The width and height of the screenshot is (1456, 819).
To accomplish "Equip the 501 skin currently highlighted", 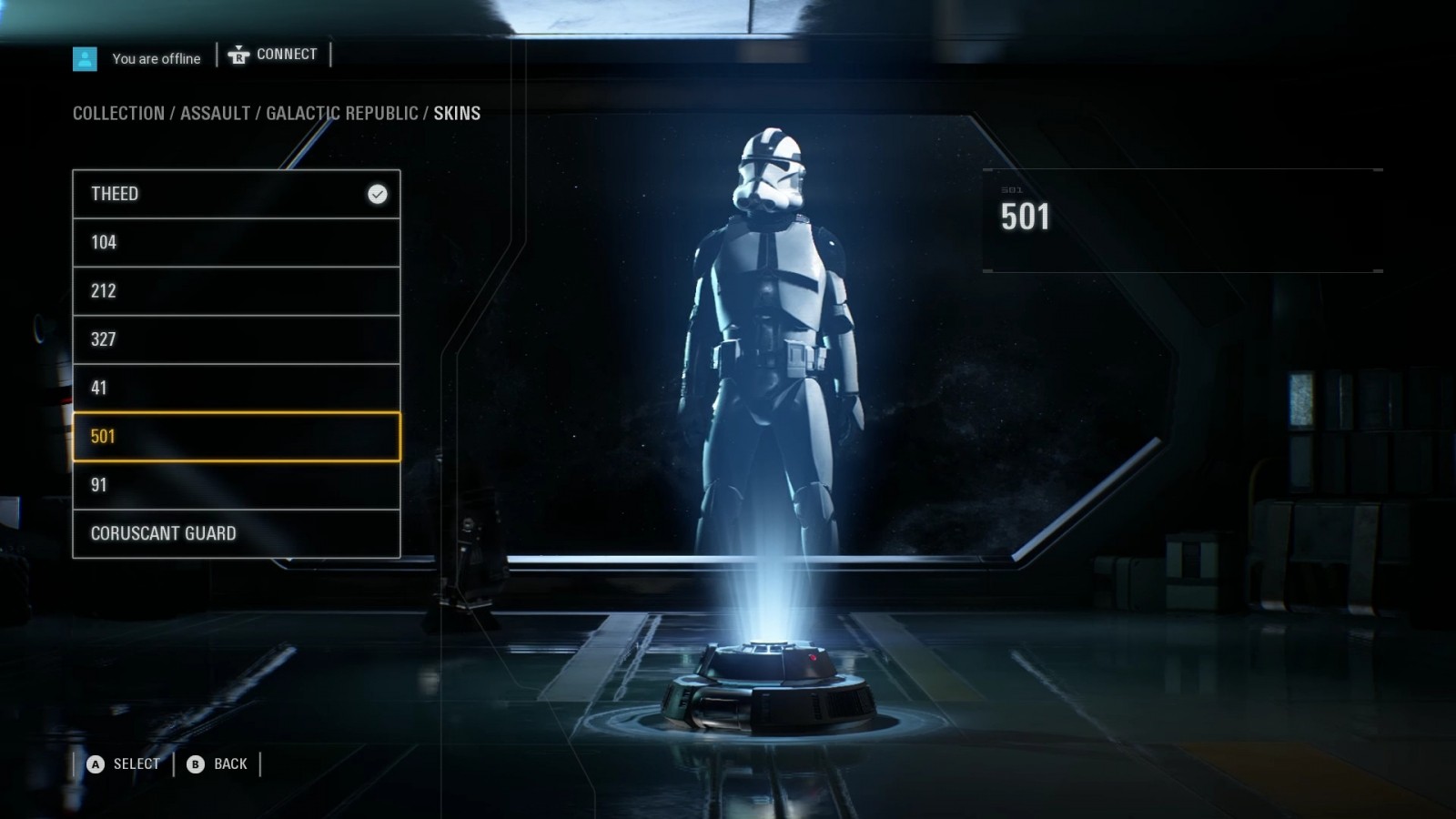I will 209,437.
